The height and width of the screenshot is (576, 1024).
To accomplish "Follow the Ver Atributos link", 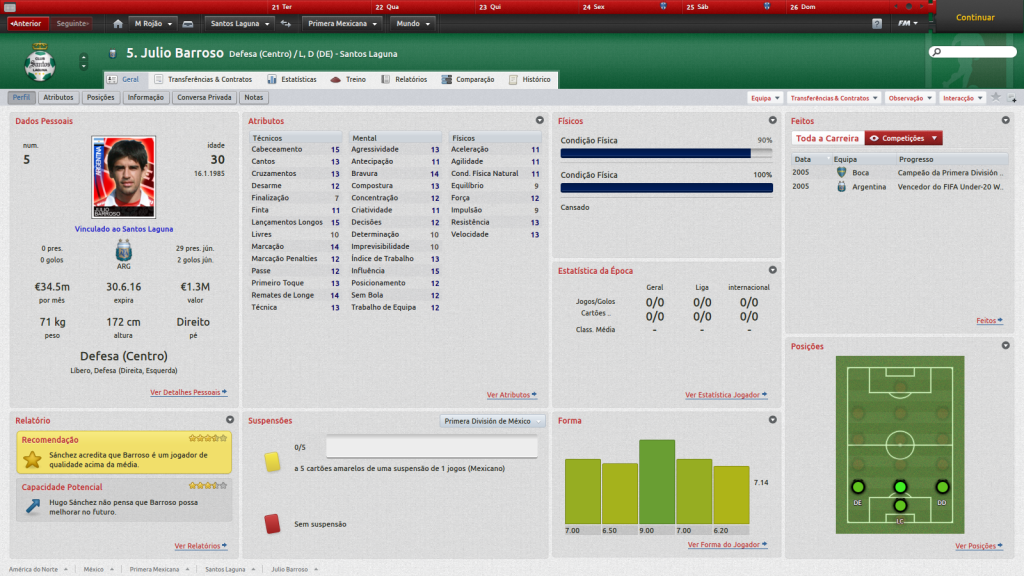I will pyautogui.click(x=511, y=395).
